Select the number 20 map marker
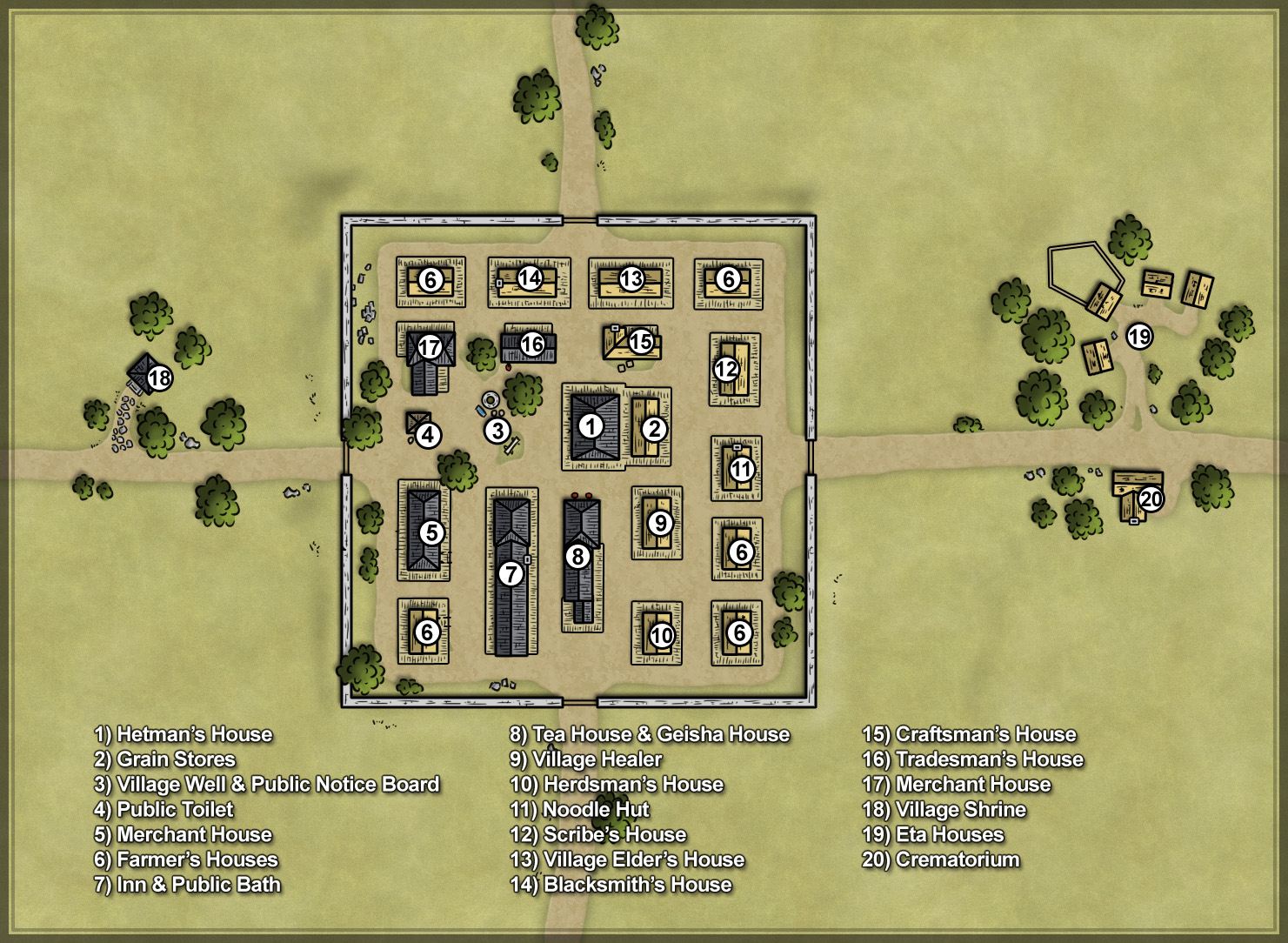The width and height of the screenshot is (1288, 943). click(1151, 499)
